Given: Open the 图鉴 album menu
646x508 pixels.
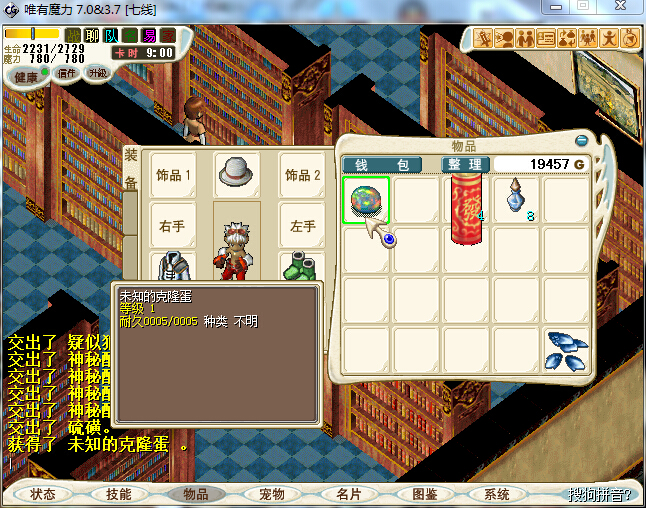Looking at the screenshot, I should click(x=423, y=494).
